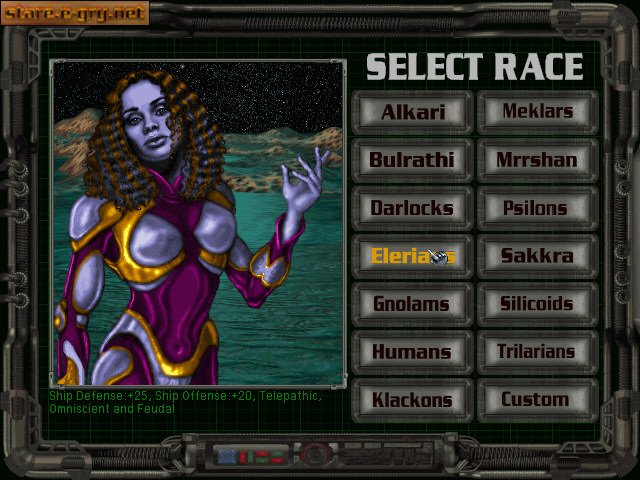This screenshot has width=640, height=480.
Task: Select the Alkari race
Action: coord(411,112)
